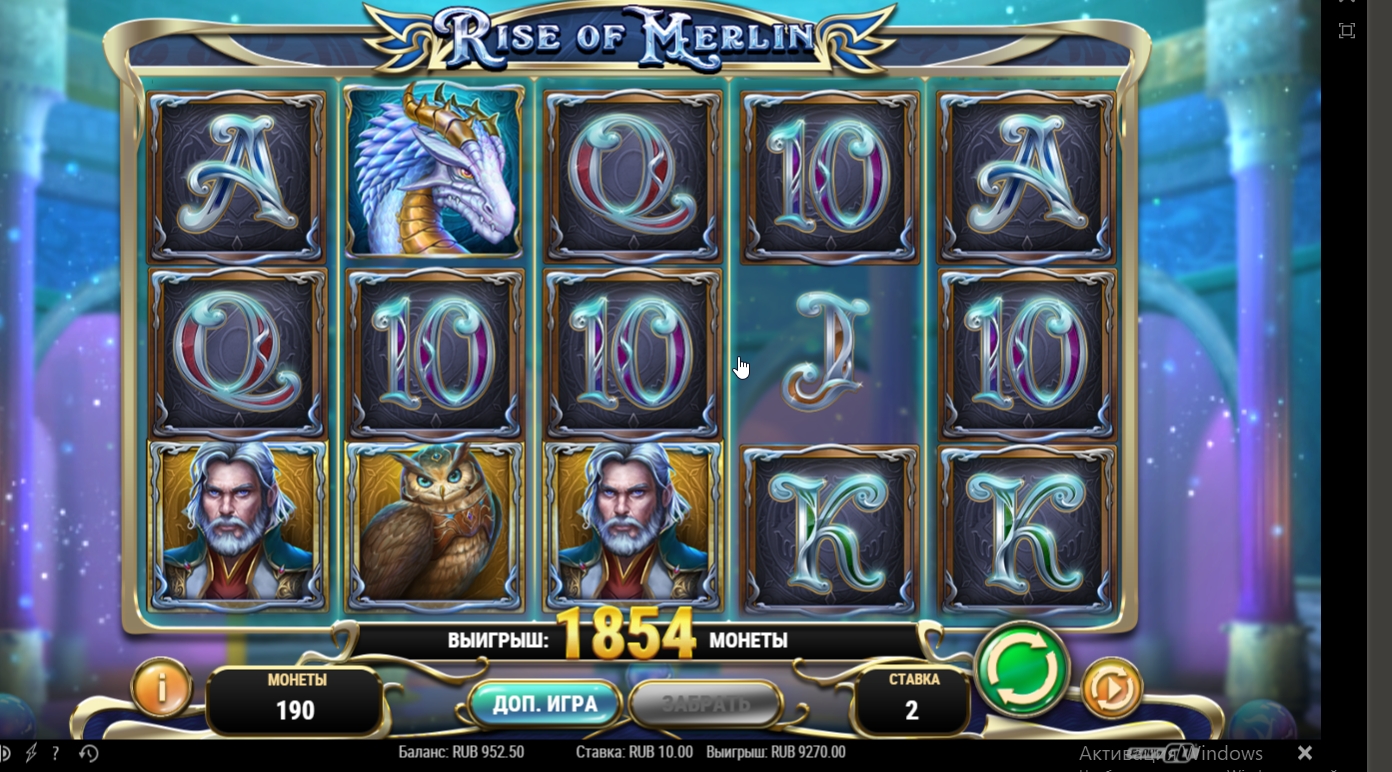1392x772 pixels.
Task: Open the paytable info button
Action: tap(161, 687)
